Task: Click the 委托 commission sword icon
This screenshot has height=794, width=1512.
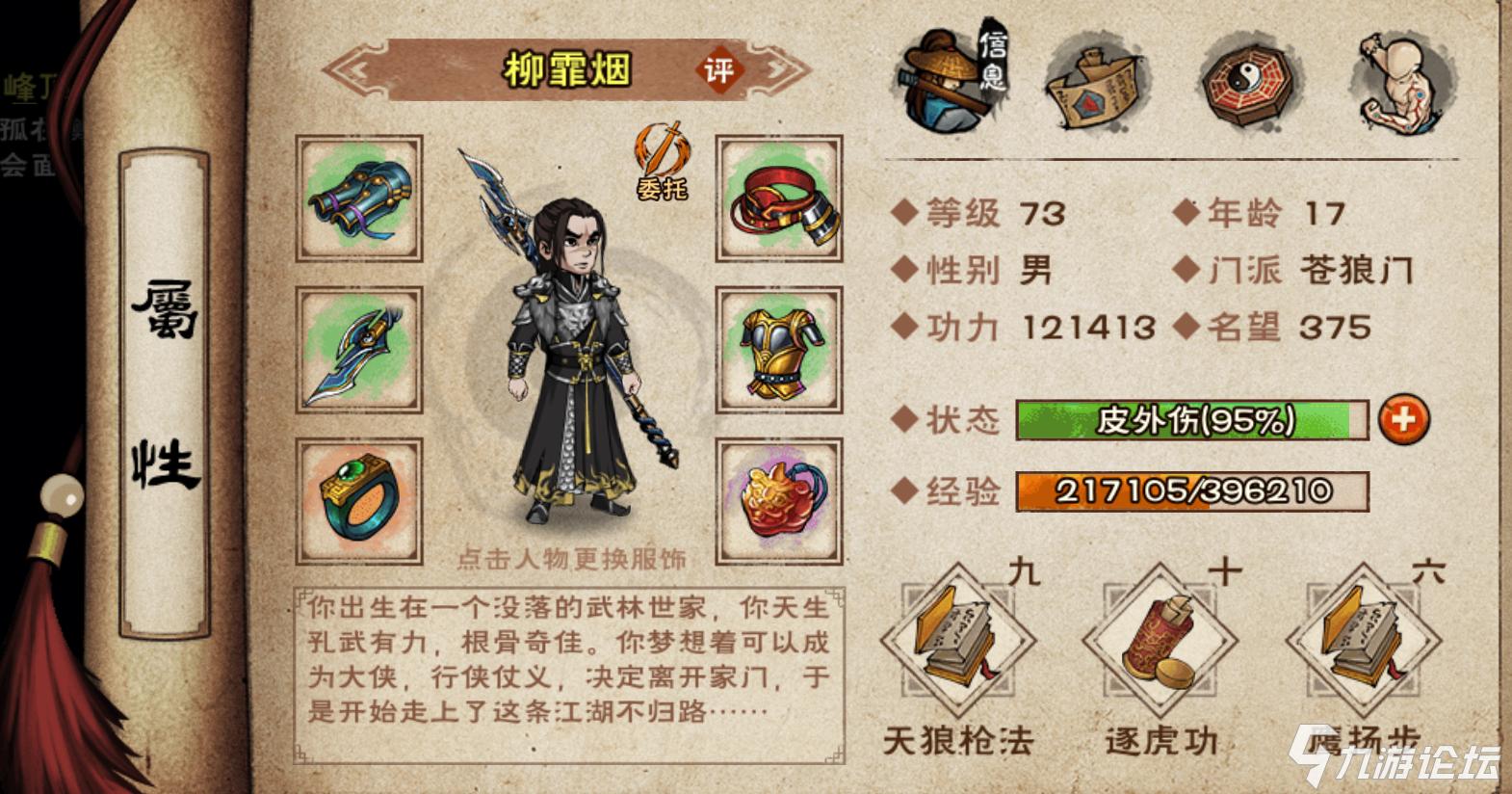Action: point(663,159)
